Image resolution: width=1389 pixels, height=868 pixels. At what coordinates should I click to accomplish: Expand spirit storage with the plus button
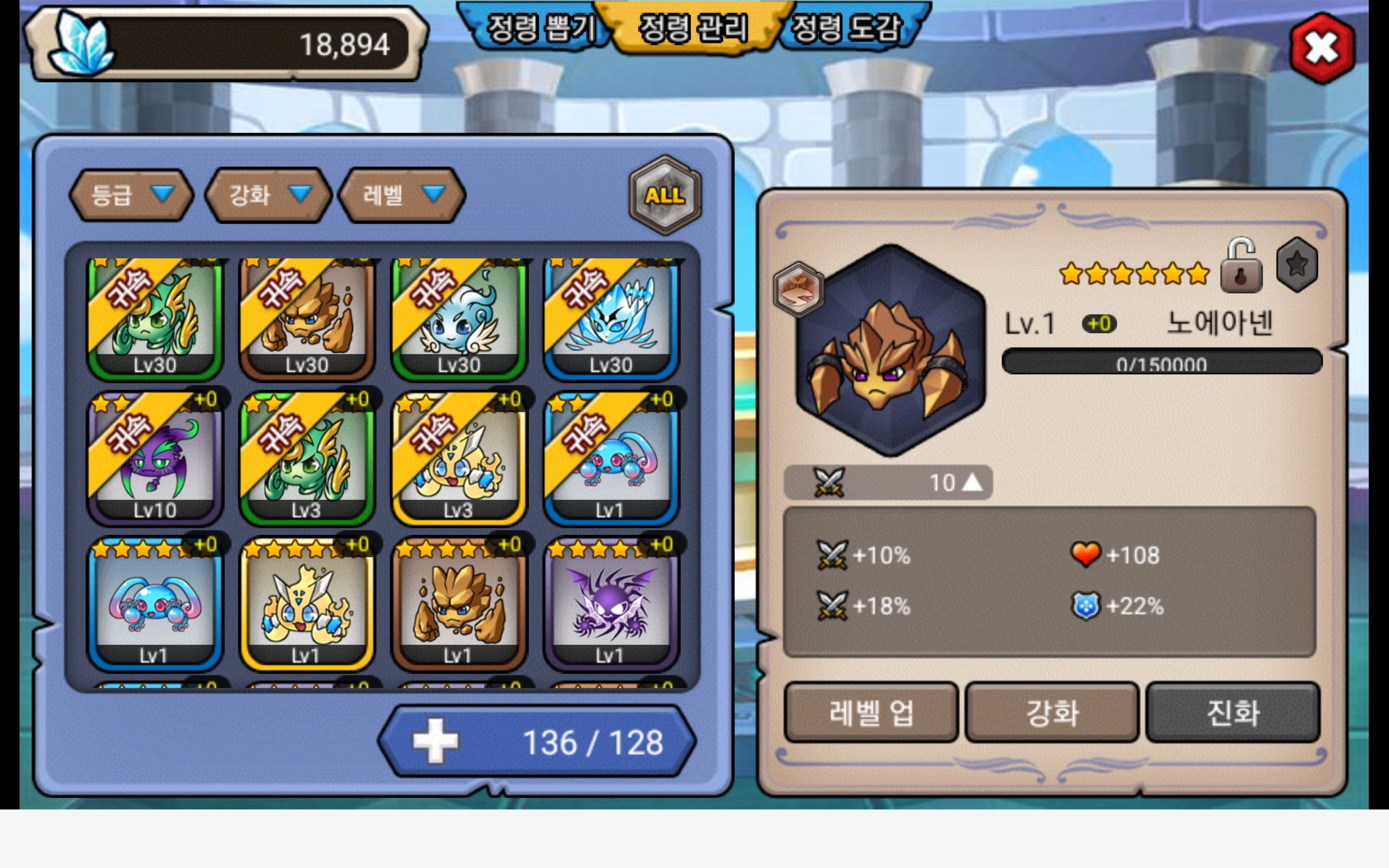click(436, 741)
